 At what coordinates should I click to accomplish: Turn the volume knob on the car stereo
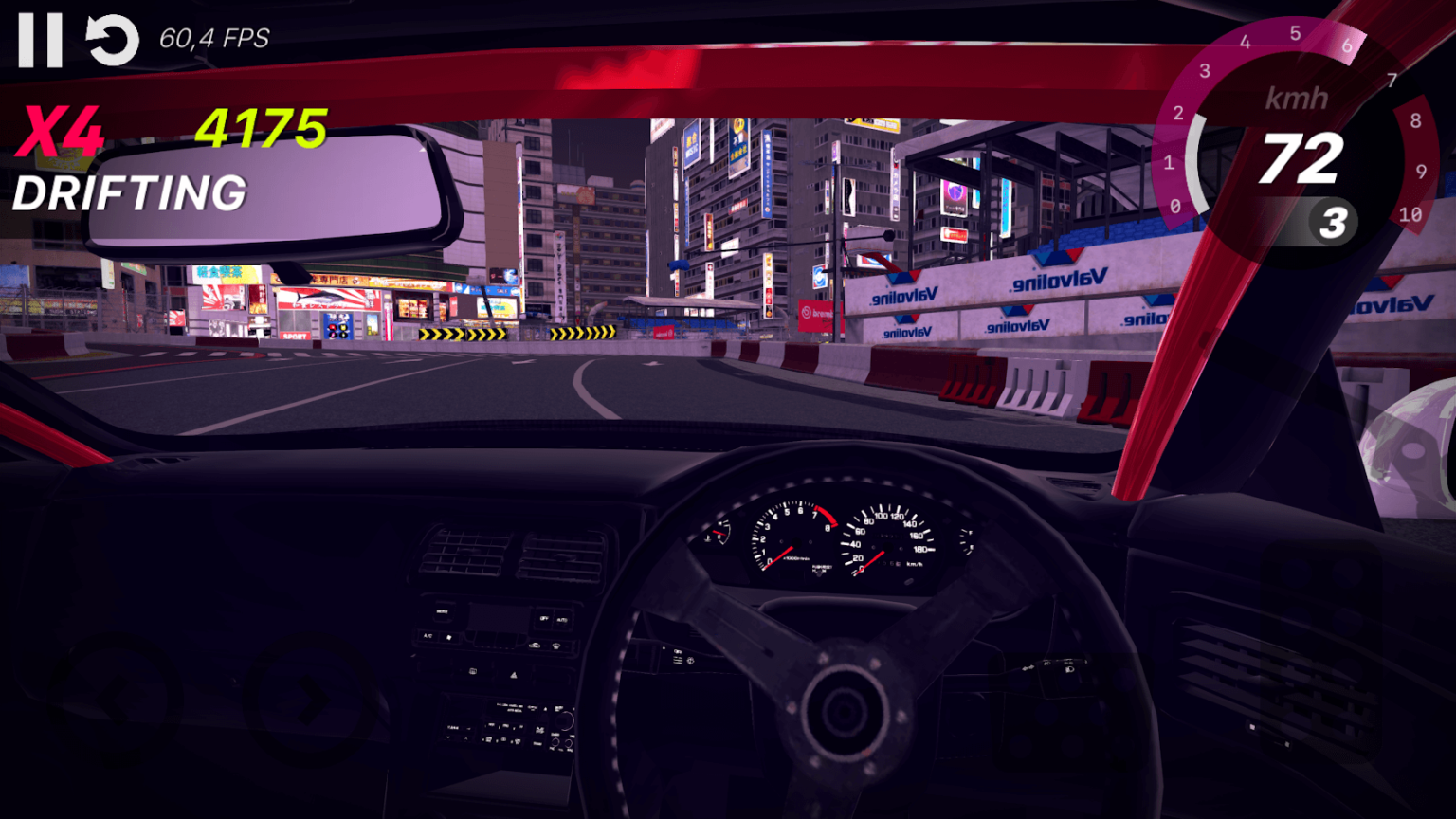click(564, 719)
